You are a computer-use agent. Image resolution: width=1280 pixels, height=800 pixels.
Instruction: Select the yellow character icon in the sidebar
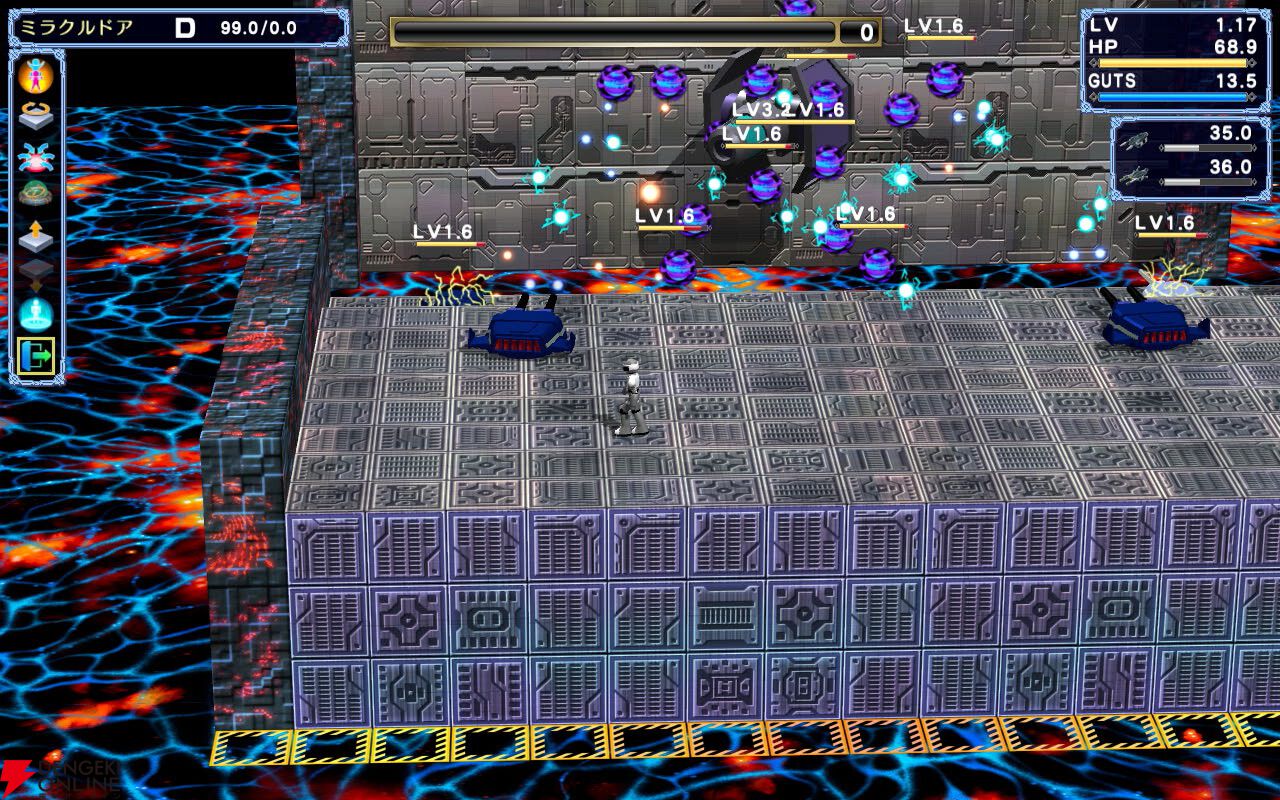[35, 74]
